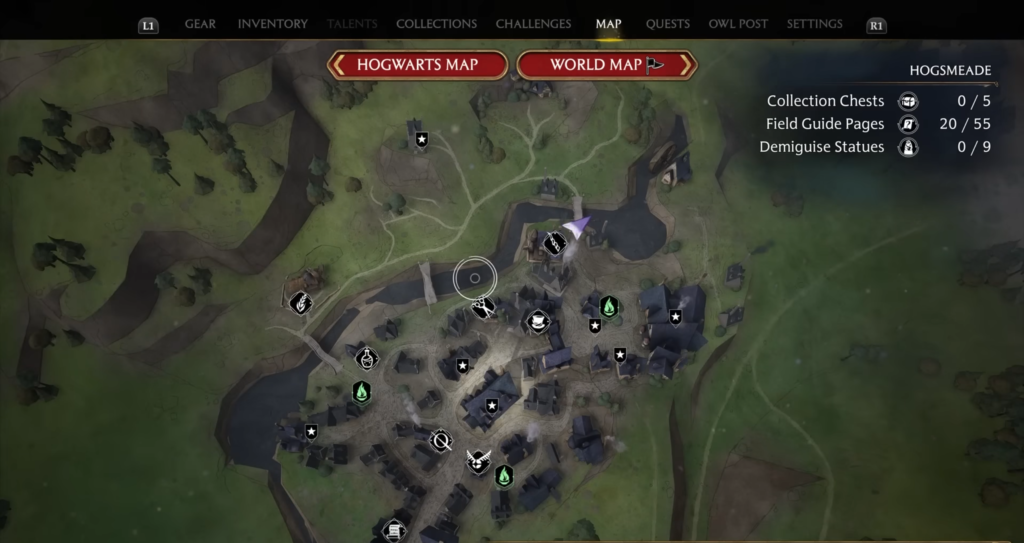Open the World Map view
The width and height of the screenshot is (1024, 543).
point(606,65)
